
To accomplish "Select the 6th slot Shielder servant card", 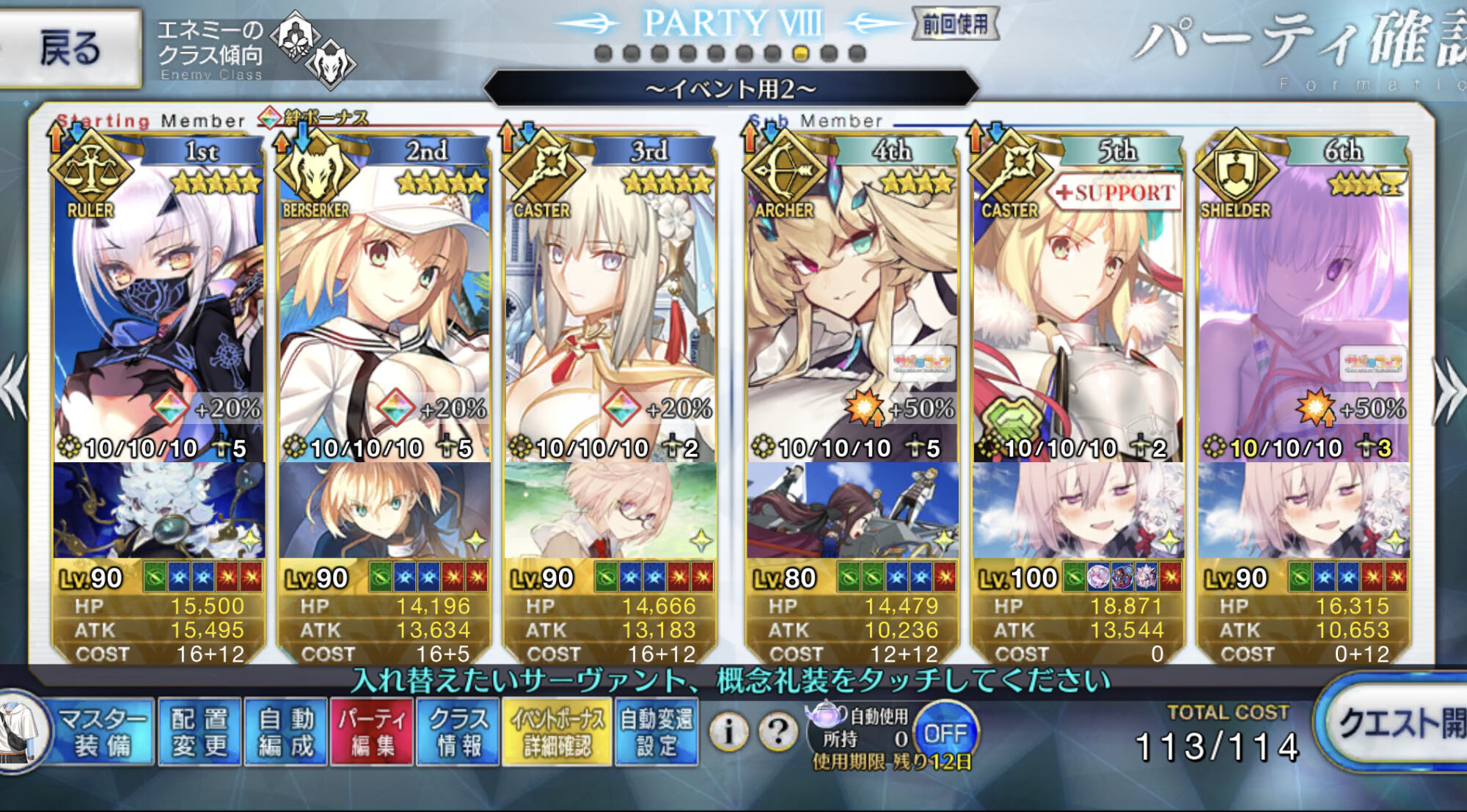I will [x=1303, y=308].
